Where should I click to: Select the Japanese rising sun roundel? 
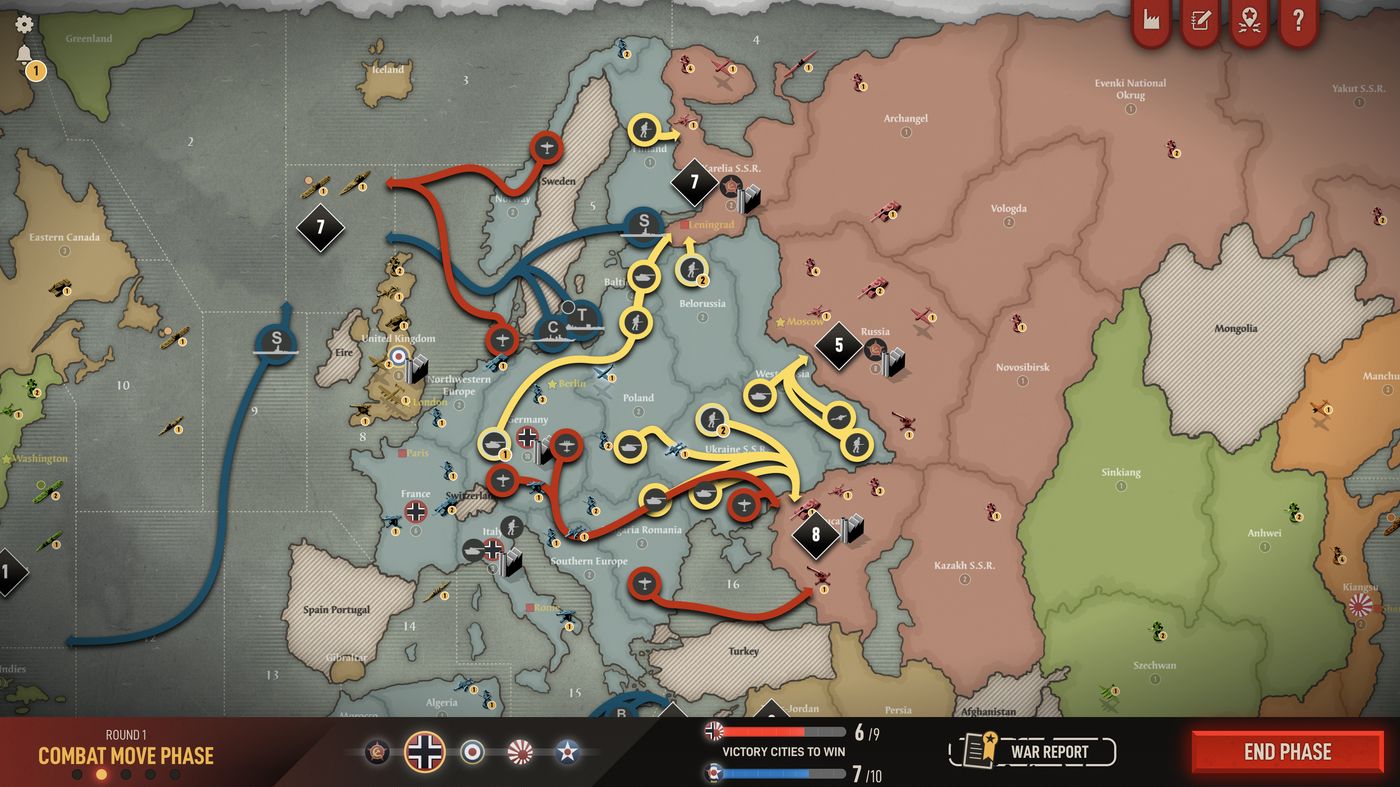(x=521, y=752)
